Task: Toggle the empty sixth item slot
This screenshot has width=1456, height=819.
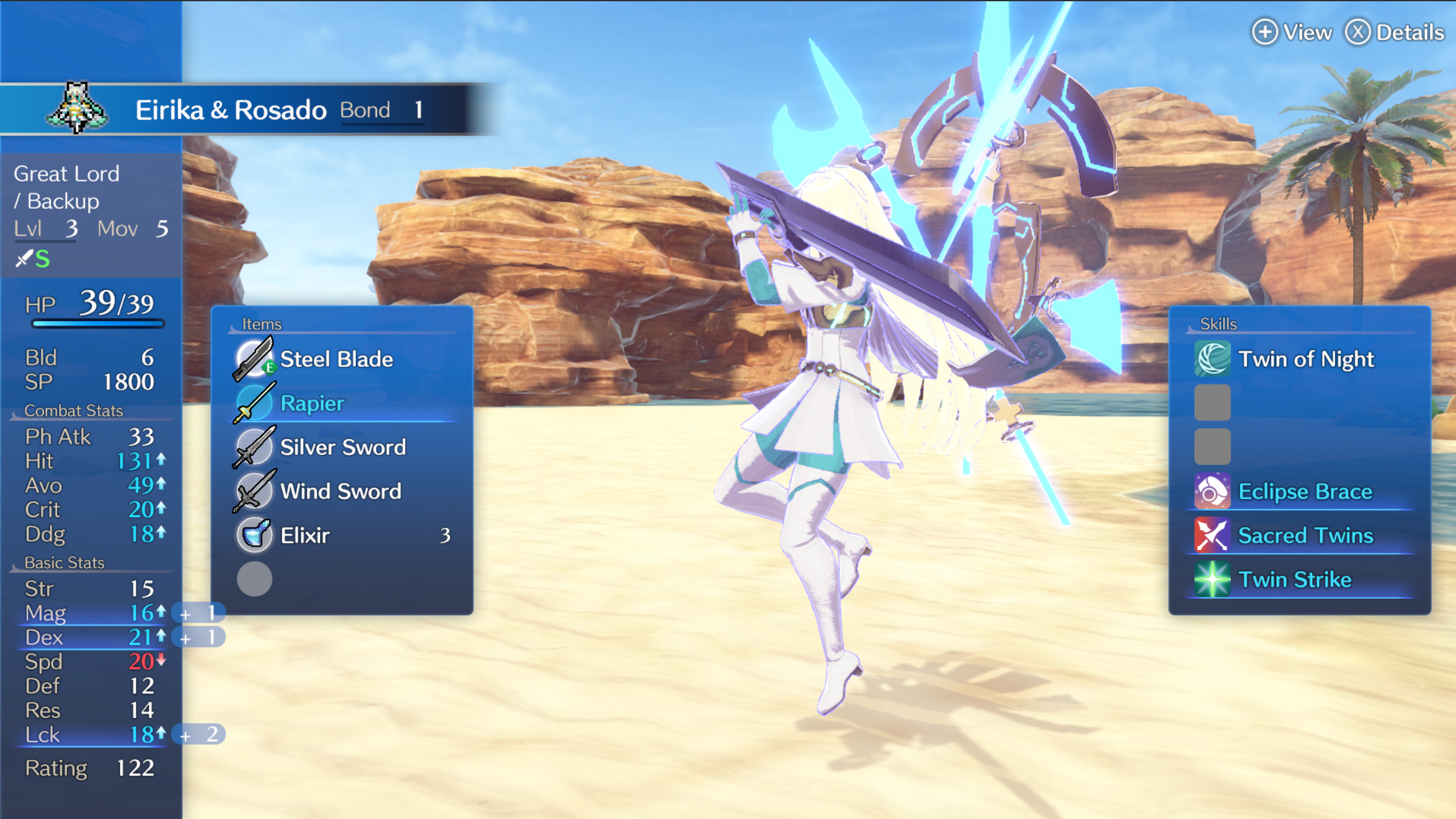Action: click(x=254, y=578)
